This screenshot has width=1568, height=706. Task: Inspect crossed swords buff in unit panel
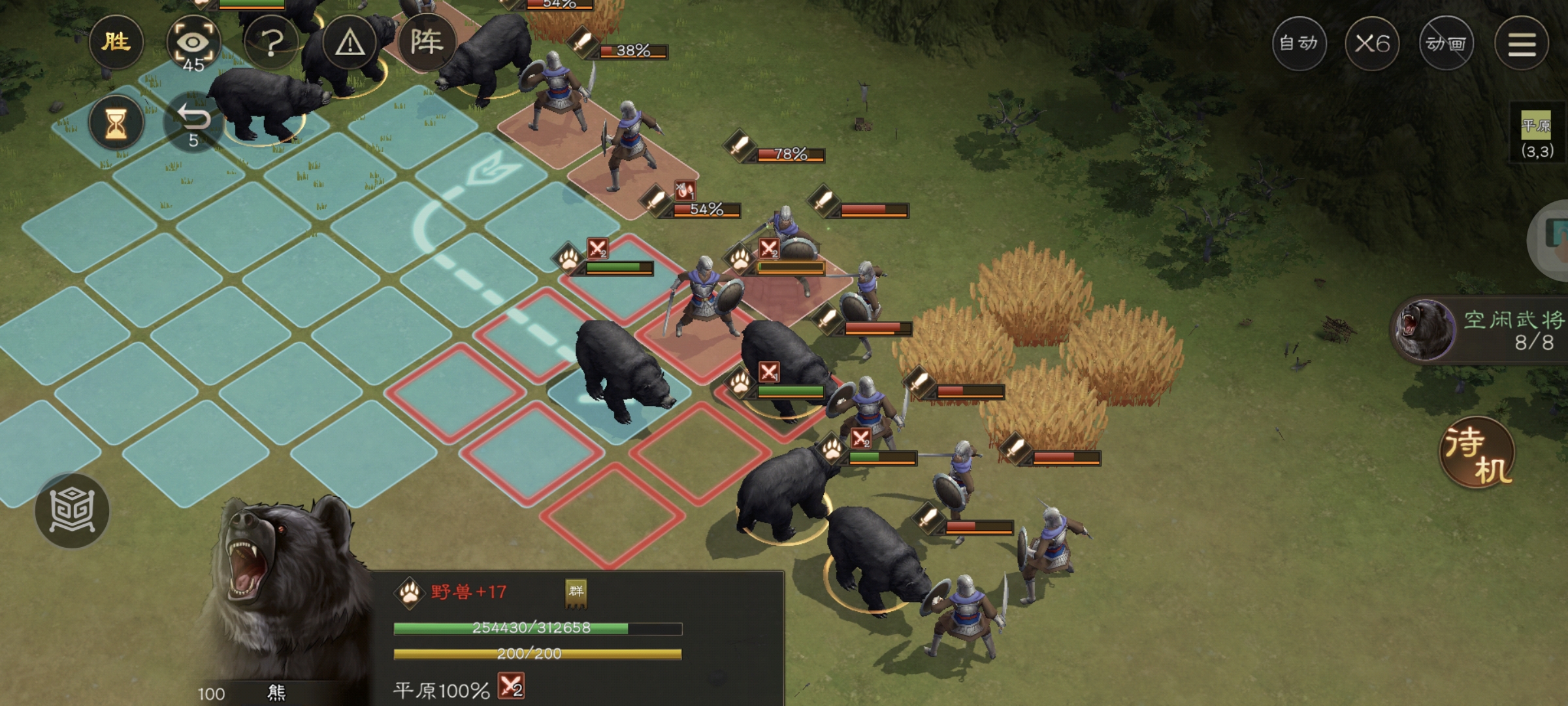[511, 687]
